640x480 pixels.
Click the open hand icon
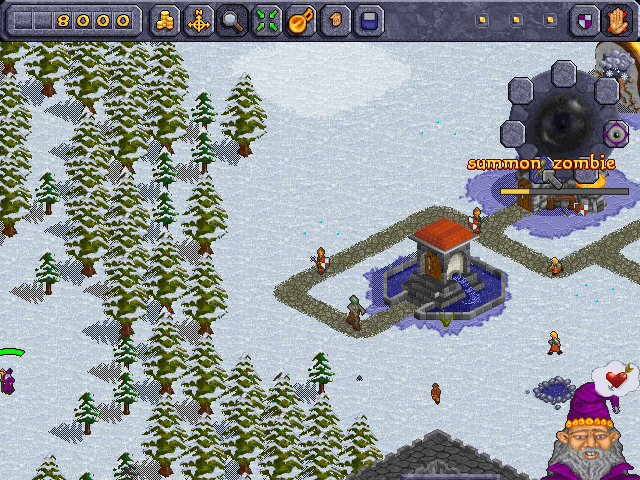(x=616, y=20)
